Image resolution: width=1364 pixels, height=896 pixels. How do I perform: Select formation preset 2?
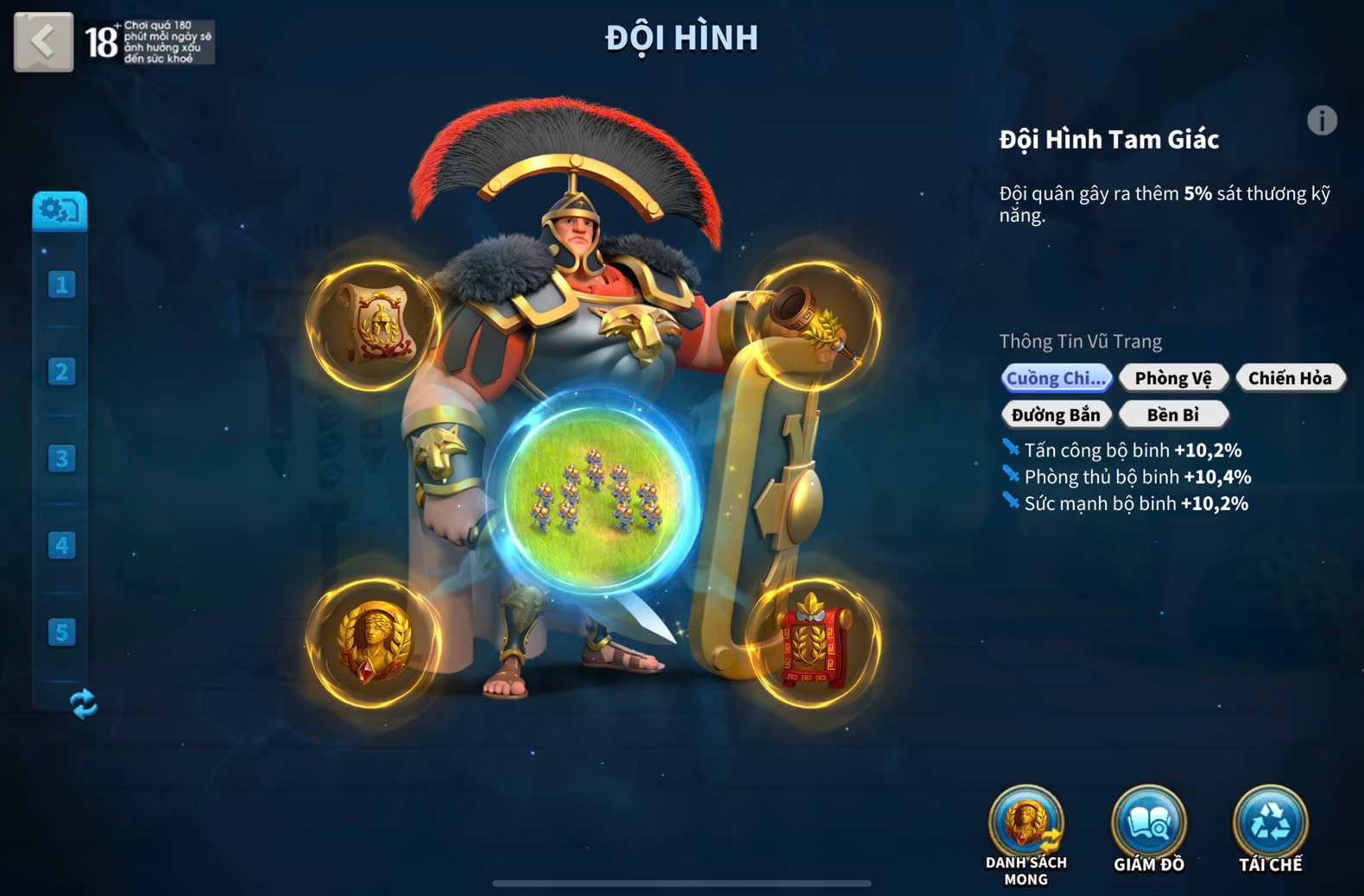[x=61, y=372]
